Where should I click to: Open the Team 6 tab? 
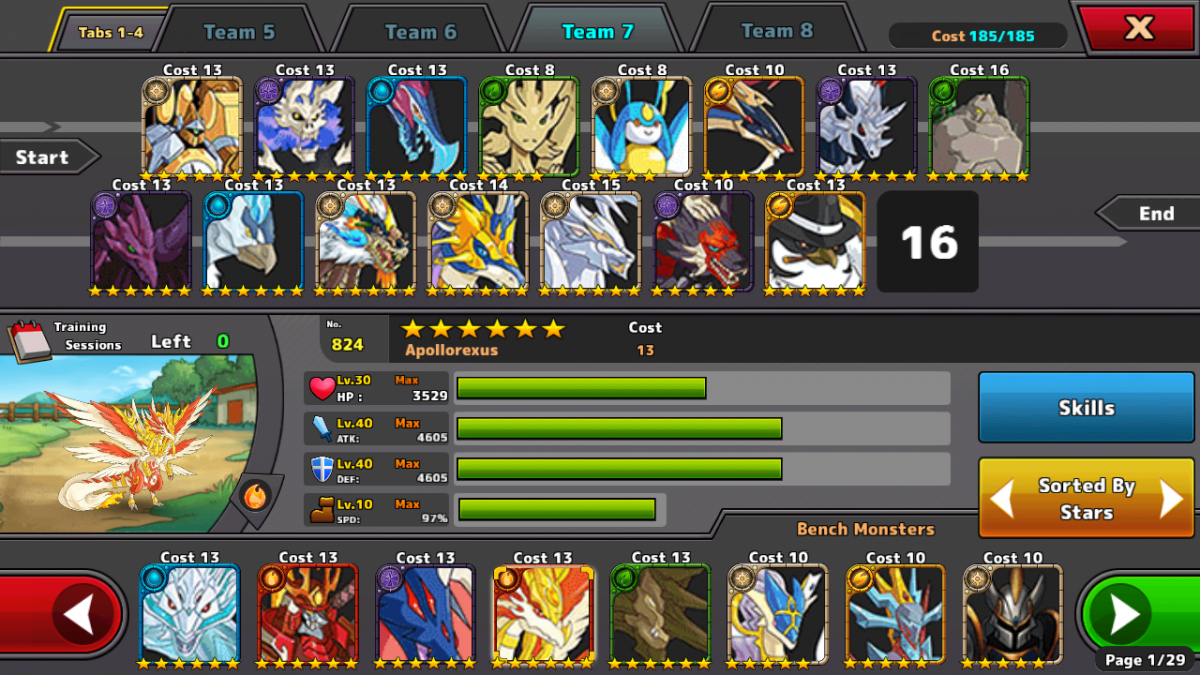pos(420,32)
